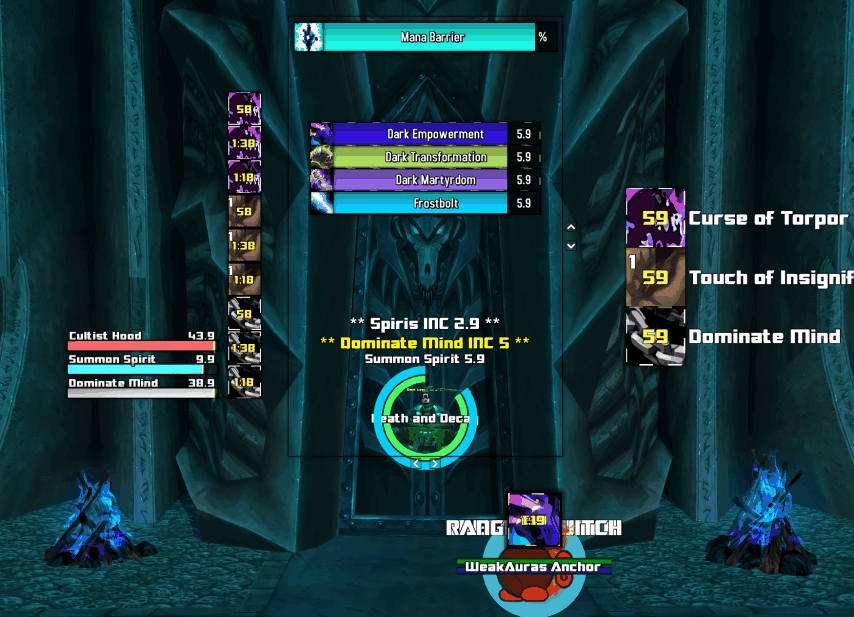The width and height of the screenshot is (854, 617).
Task: Select the large Touch of Insignificance icon
Action: (655, 277)
